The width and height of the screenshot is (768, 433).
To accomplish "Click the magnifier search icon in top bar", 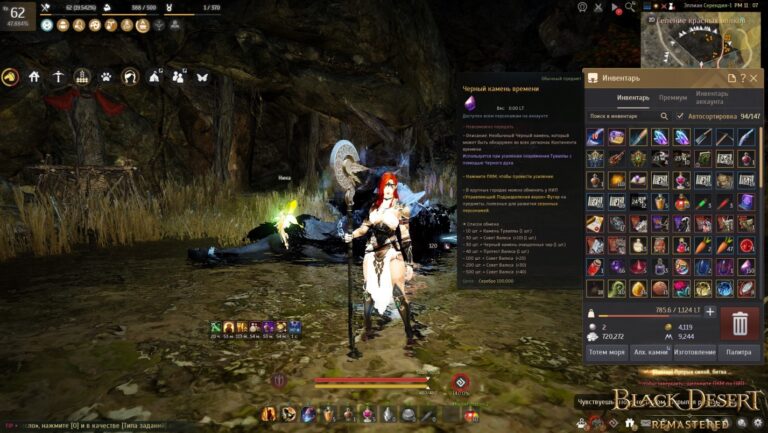I will (x=630, y=7).
